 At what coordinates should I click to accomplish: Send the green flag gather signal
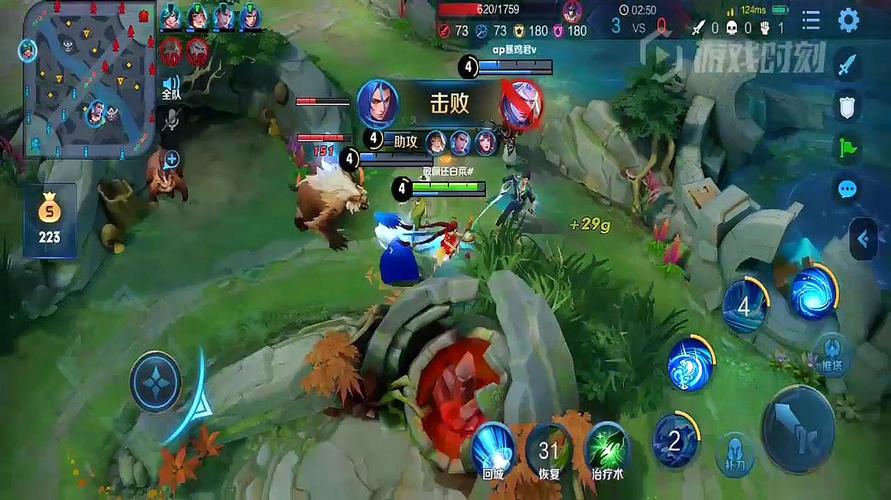pyautogui.click(x=848, y=147)
